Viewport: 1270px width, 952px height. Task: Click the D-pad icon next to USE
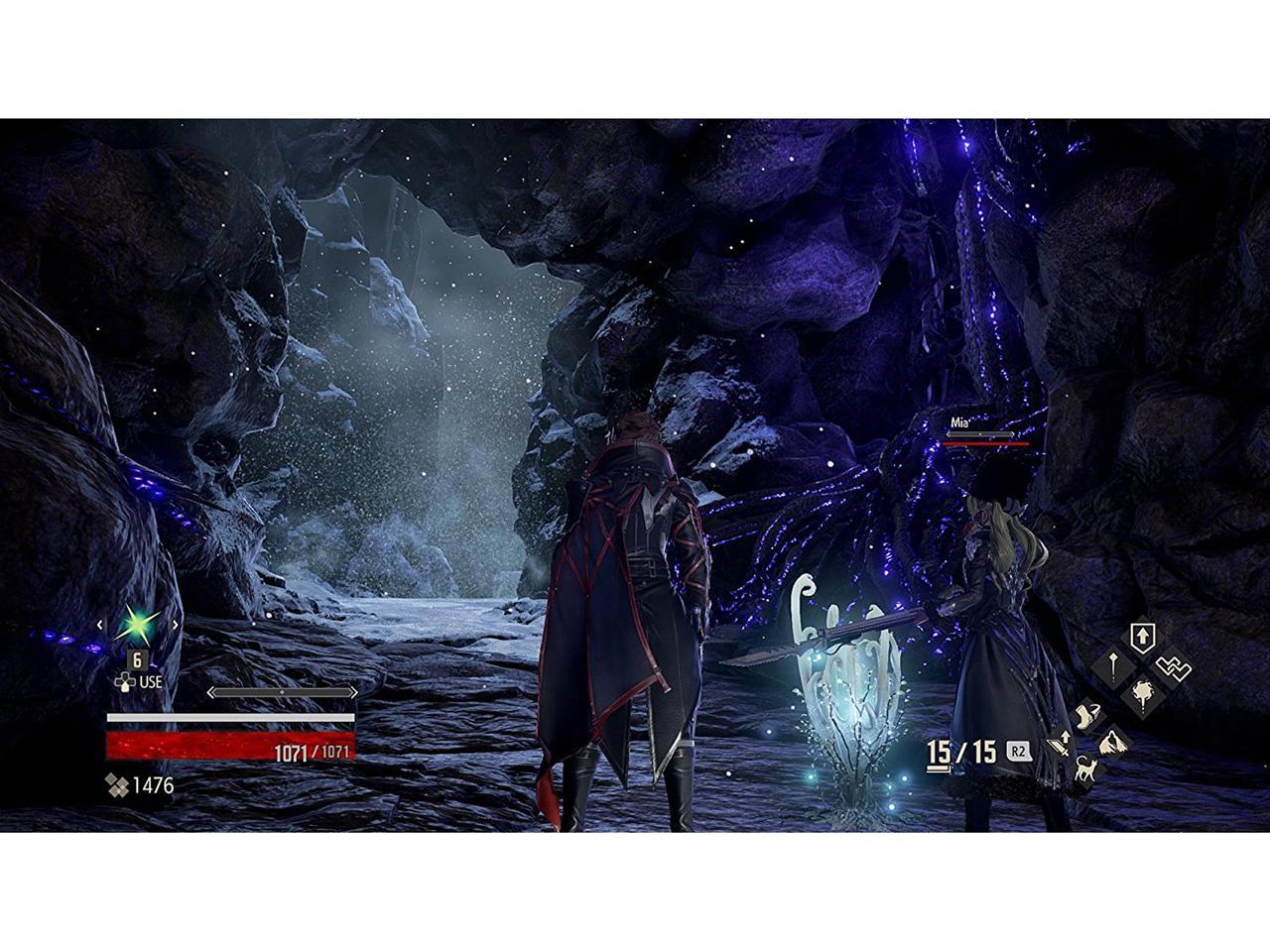pyautogui.click(x=125, y=682)
